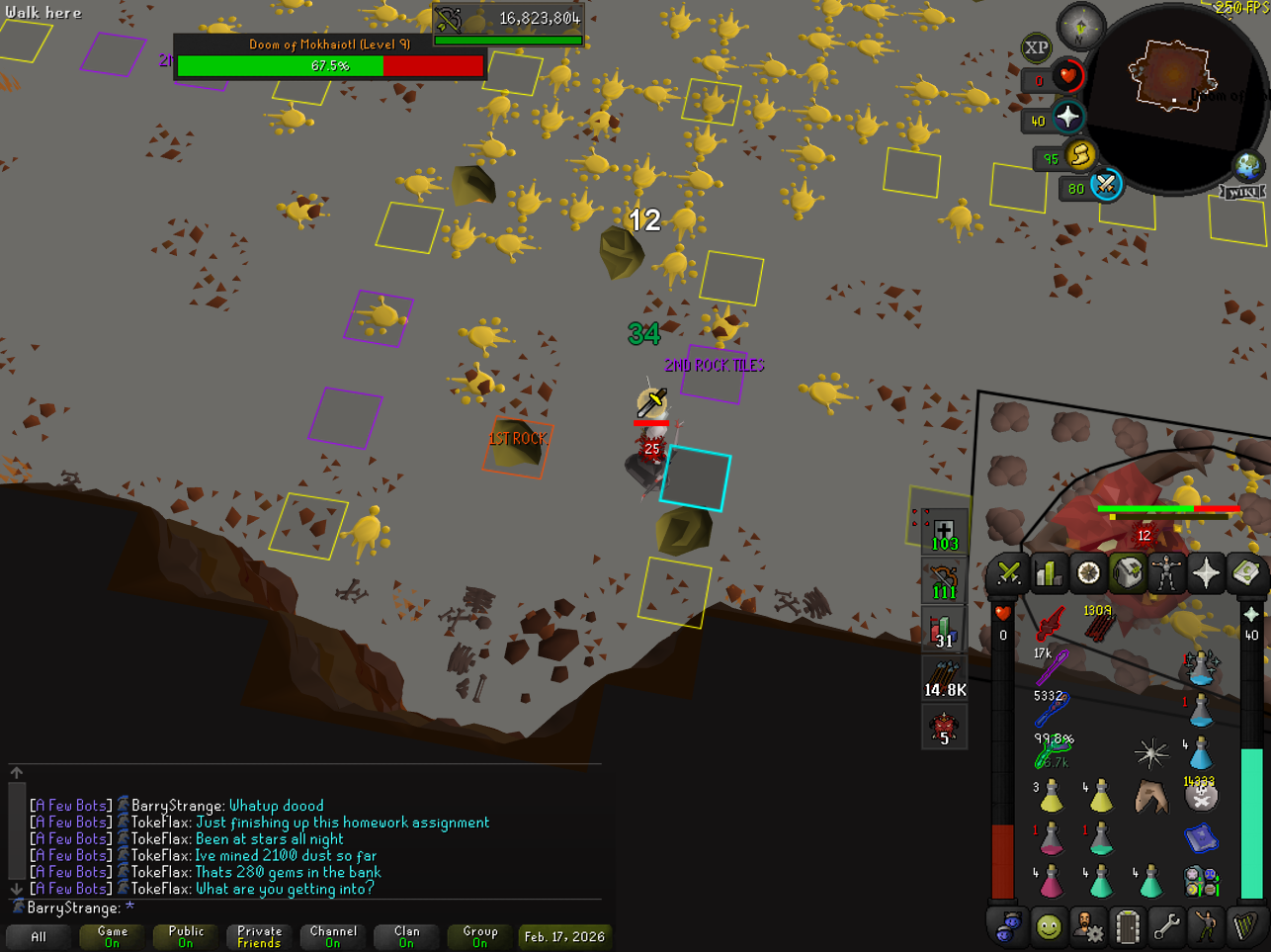1271x952 pixels.
Task: Open the Worn Equipment tab
Action: [x=1166, y=573]
